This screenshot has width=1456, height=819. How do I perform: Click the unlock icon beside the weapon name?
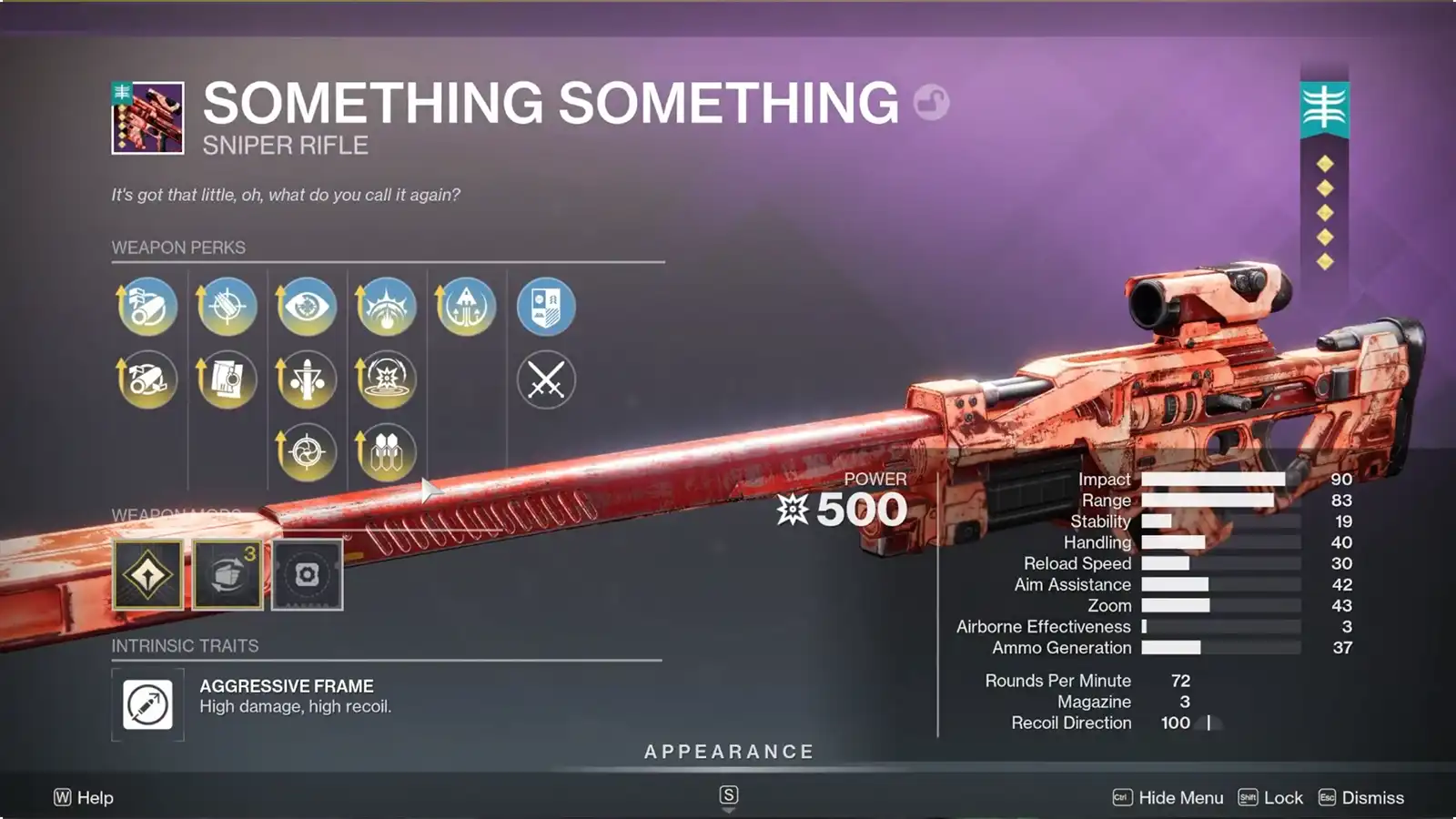tap(930, 102)
